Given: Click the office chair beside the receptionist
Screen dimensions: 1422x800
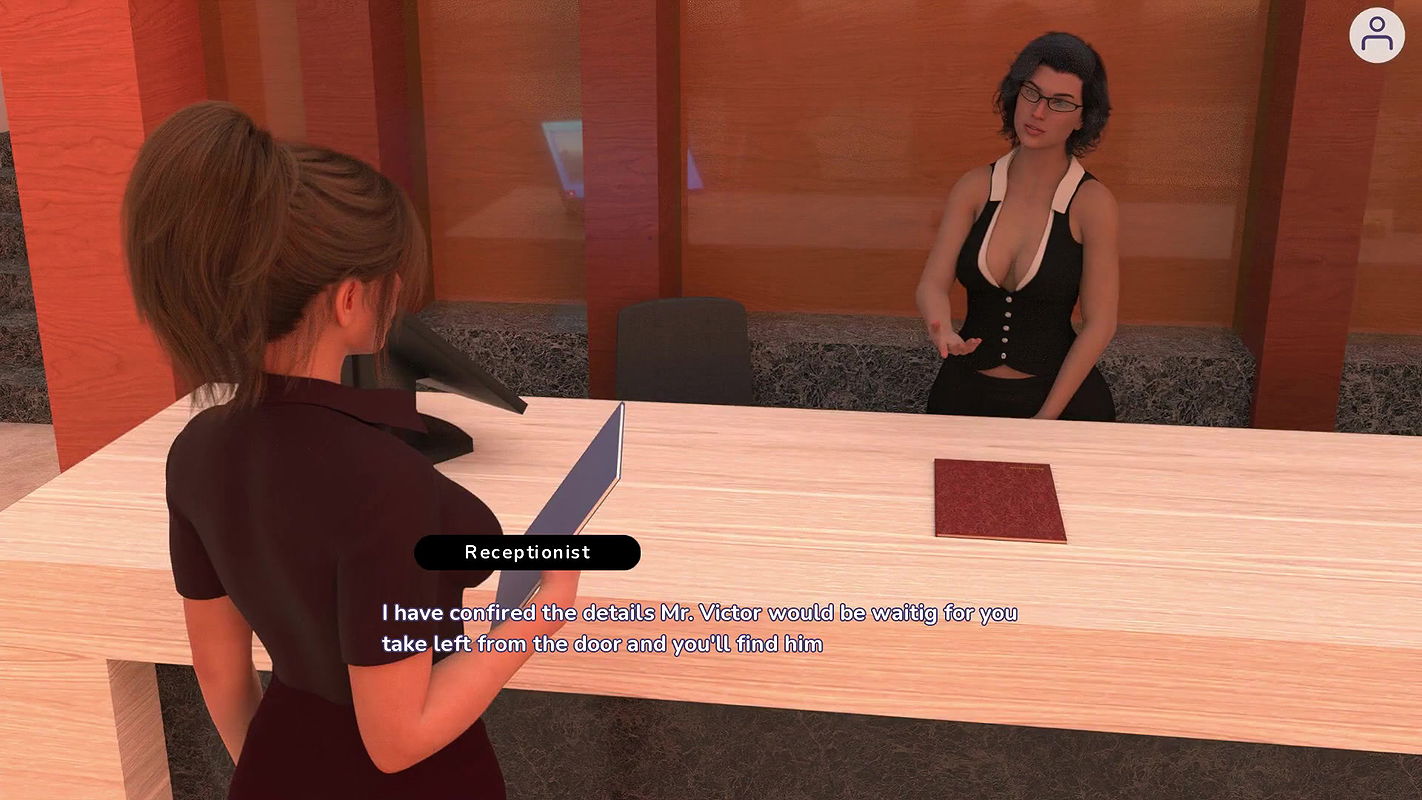Looking at the screenshot, I should (x=680, y=350).
